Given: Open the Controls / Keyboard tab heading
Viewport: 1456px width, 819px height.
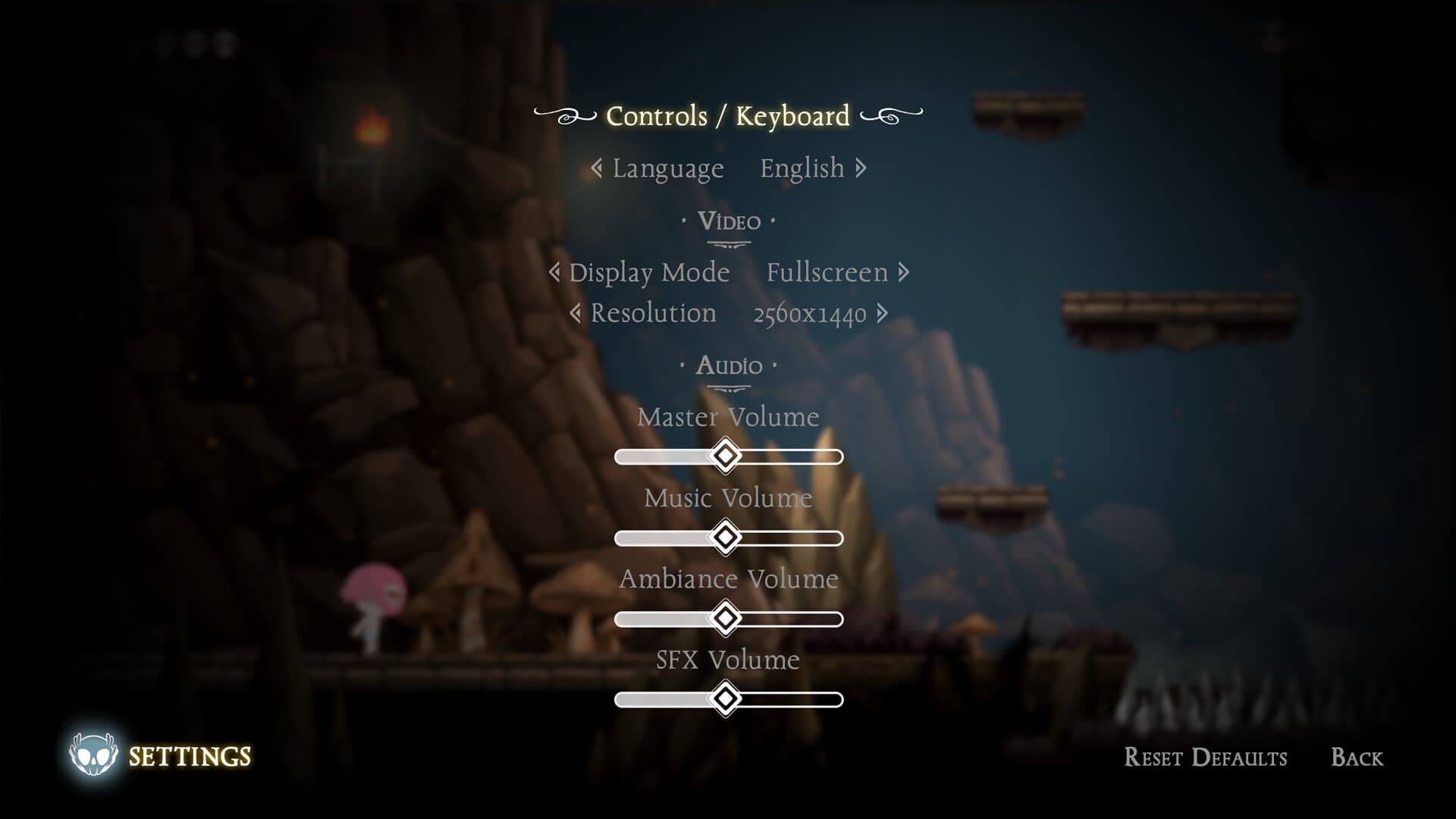Looking at the screenshot, I should (726, 116).
